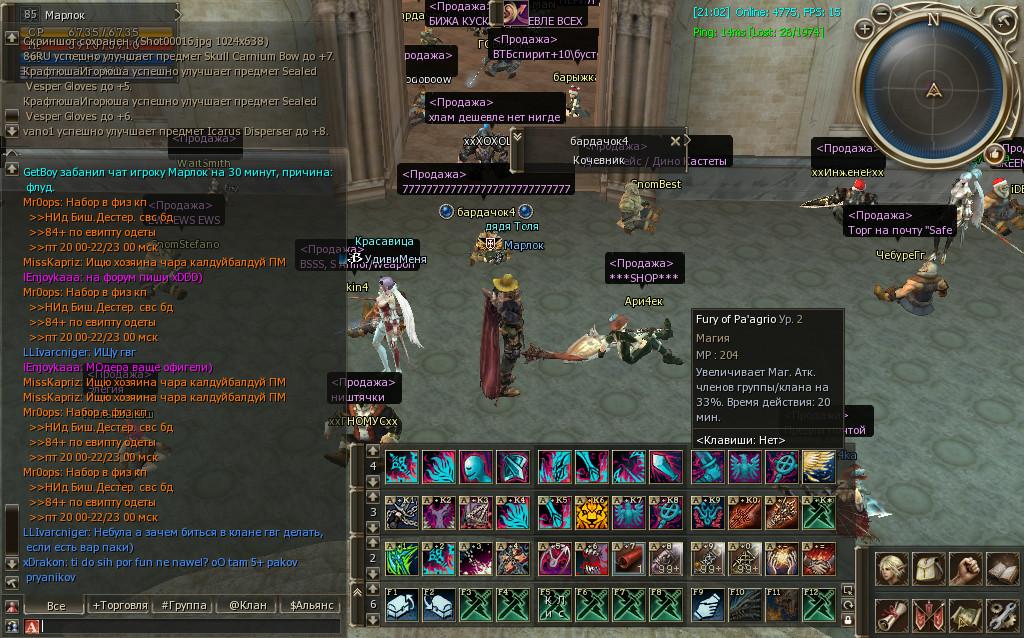Show the $Альянс chat tab

311,605
